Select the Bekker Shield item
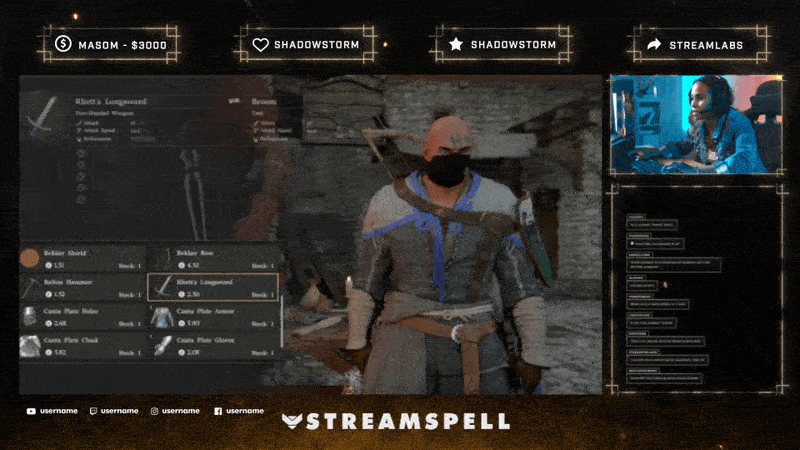800x450 pixels. [82, 259]
